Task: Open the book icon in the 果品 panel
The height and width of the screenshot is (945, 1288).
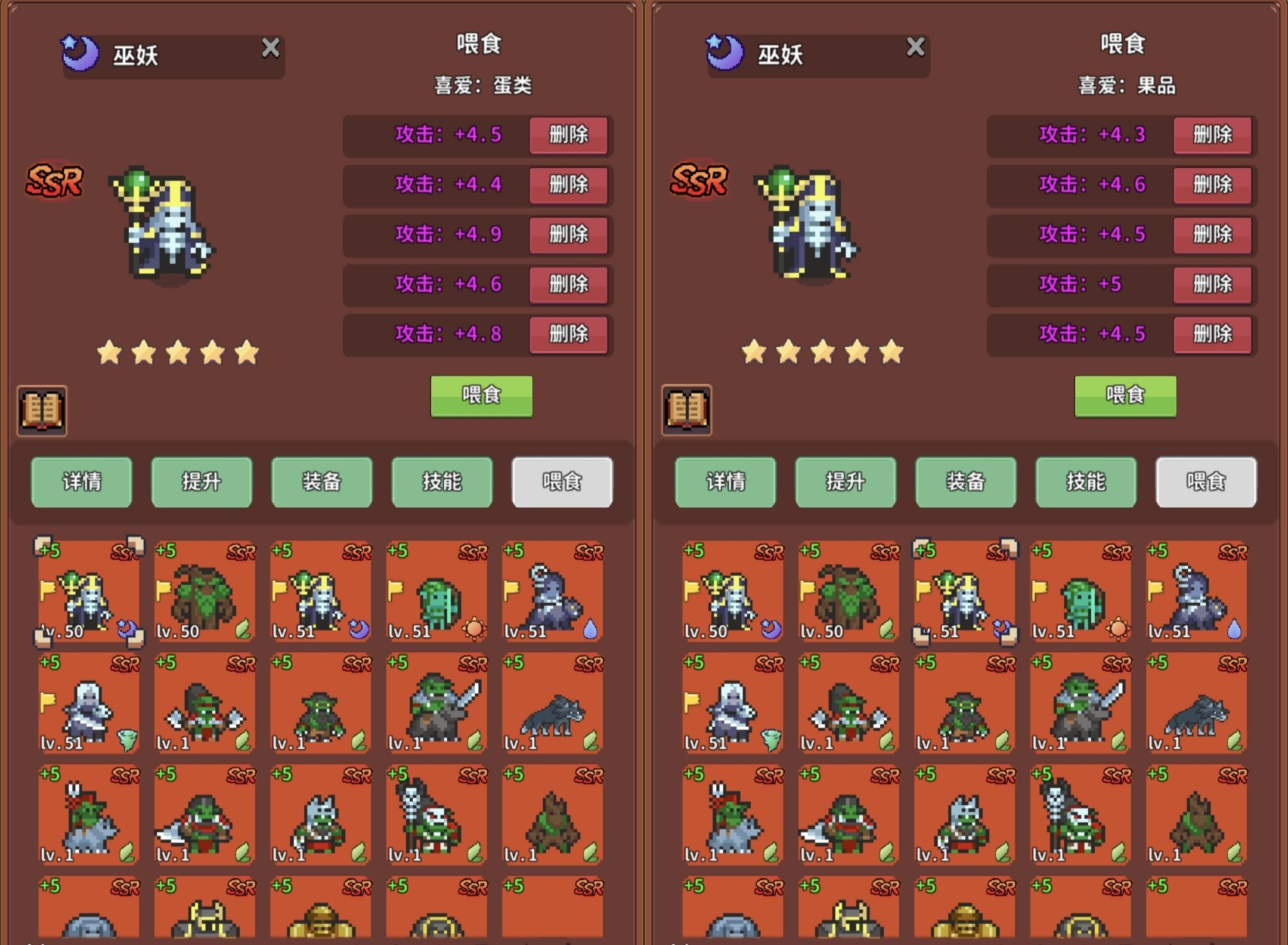Action: 687,410
